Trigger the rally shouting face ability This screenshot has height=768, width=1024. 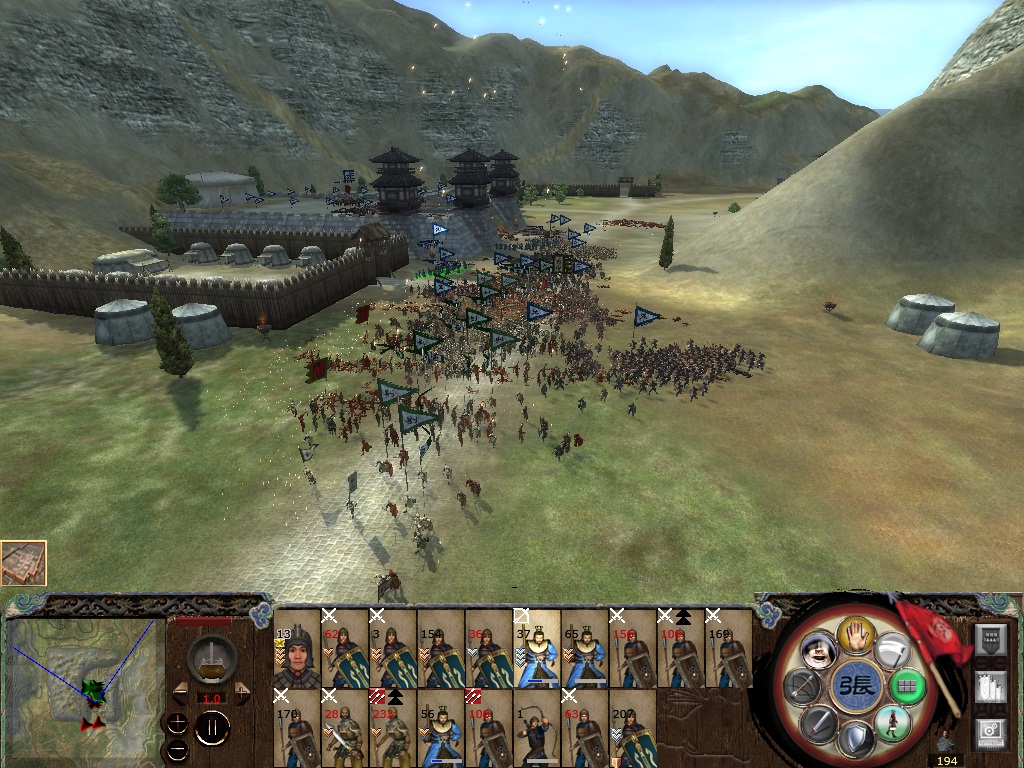tap(820, 651)
